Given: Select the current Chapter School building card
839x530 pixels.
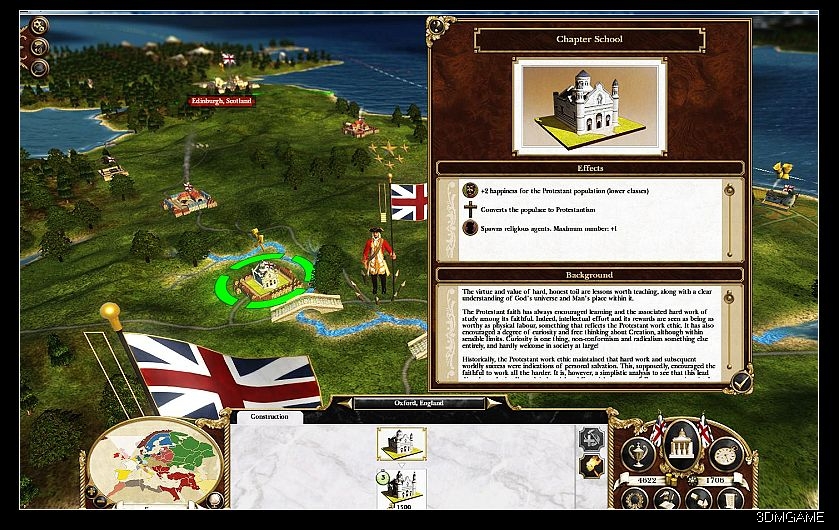Looking at the screenshot, I should pos(402,443).
